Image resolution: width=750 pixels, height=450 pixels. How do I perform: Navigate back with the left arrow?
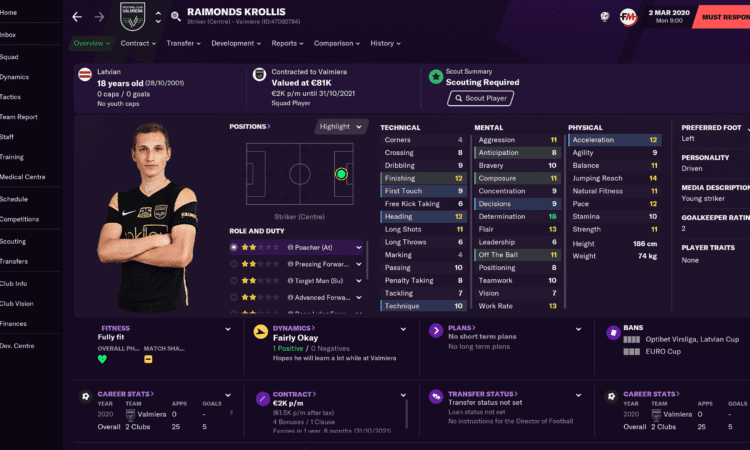coord(77,17)
